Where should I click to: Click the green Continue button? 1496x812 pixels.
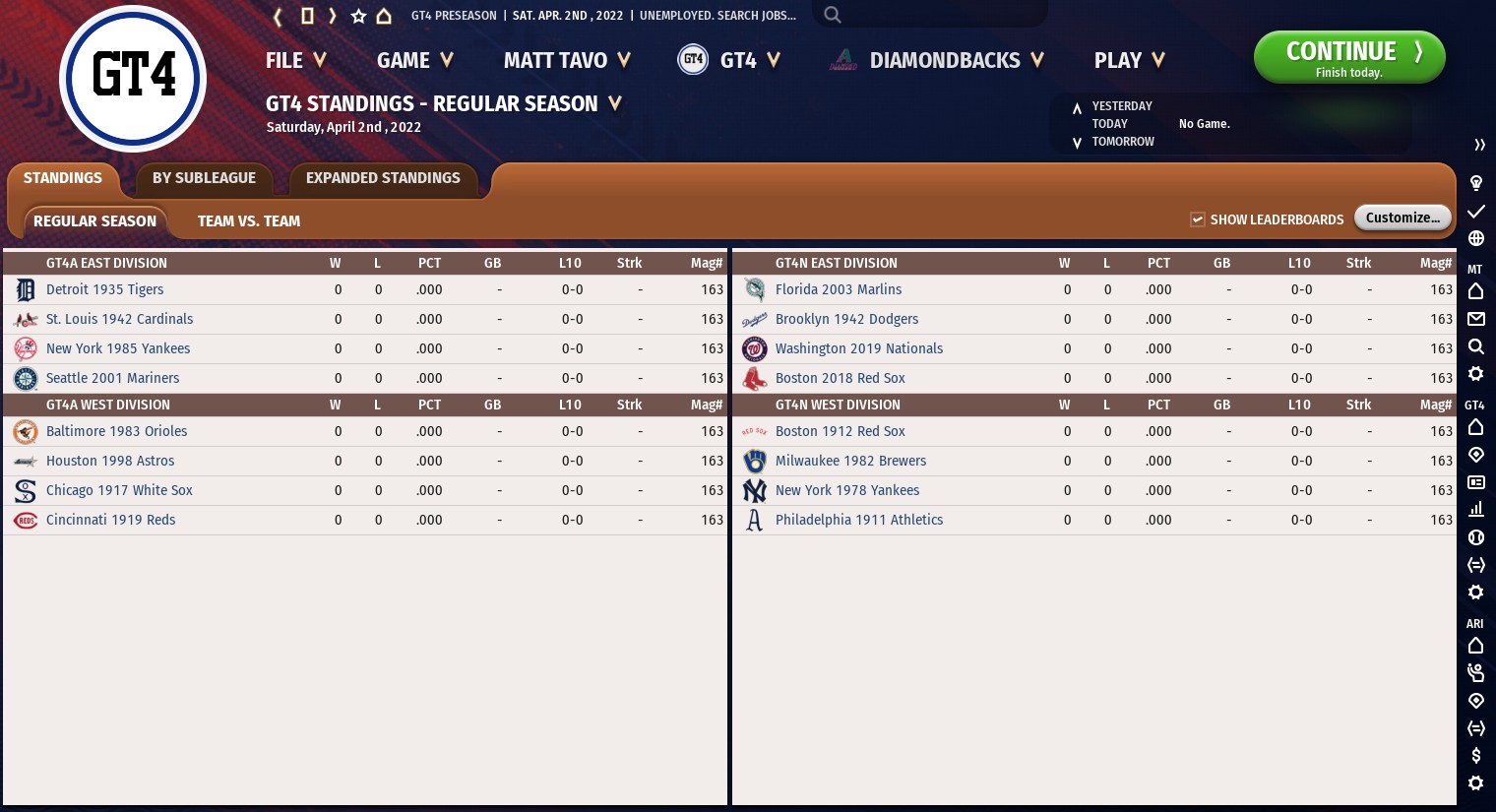[1348, 57]
